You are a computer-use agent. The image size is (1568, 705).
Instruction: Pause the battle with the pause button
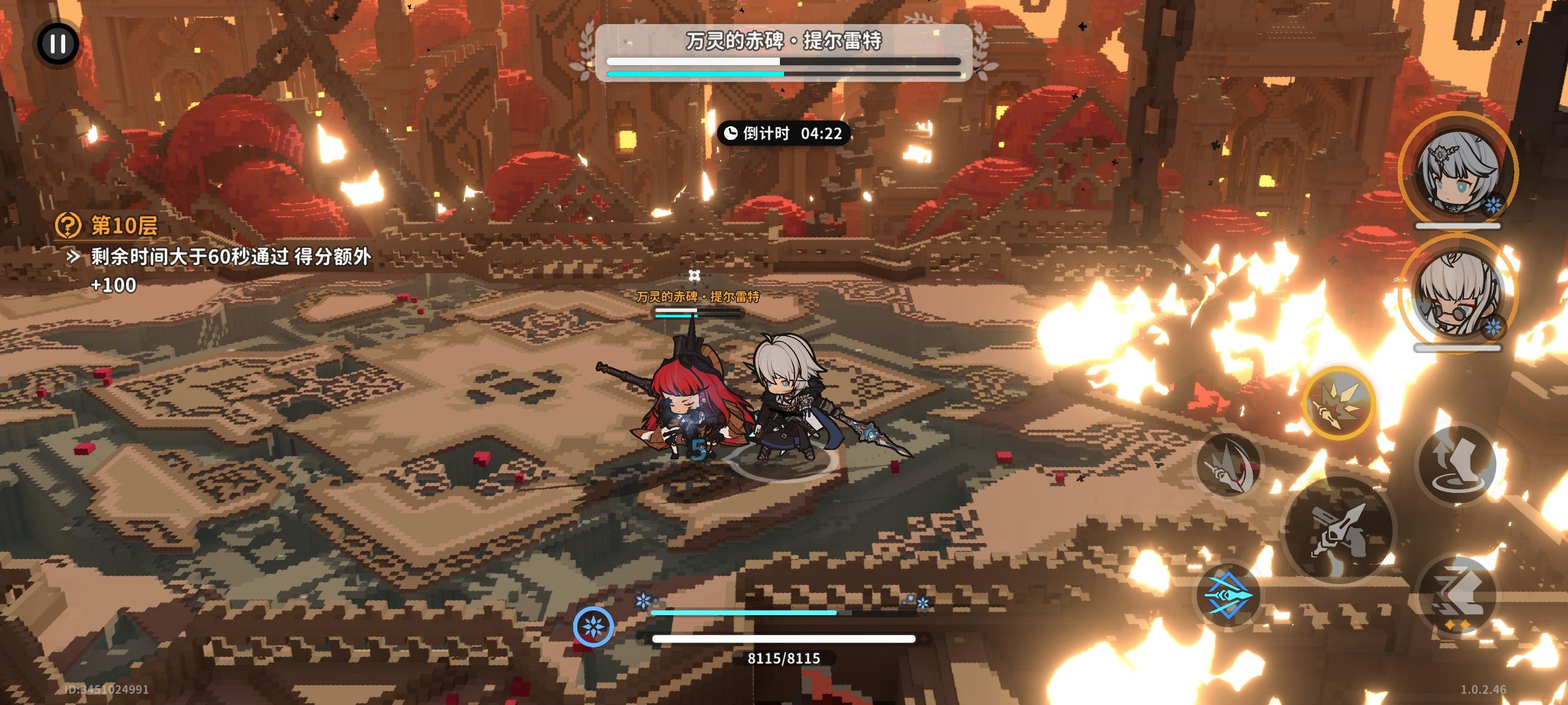click(59, 44)
